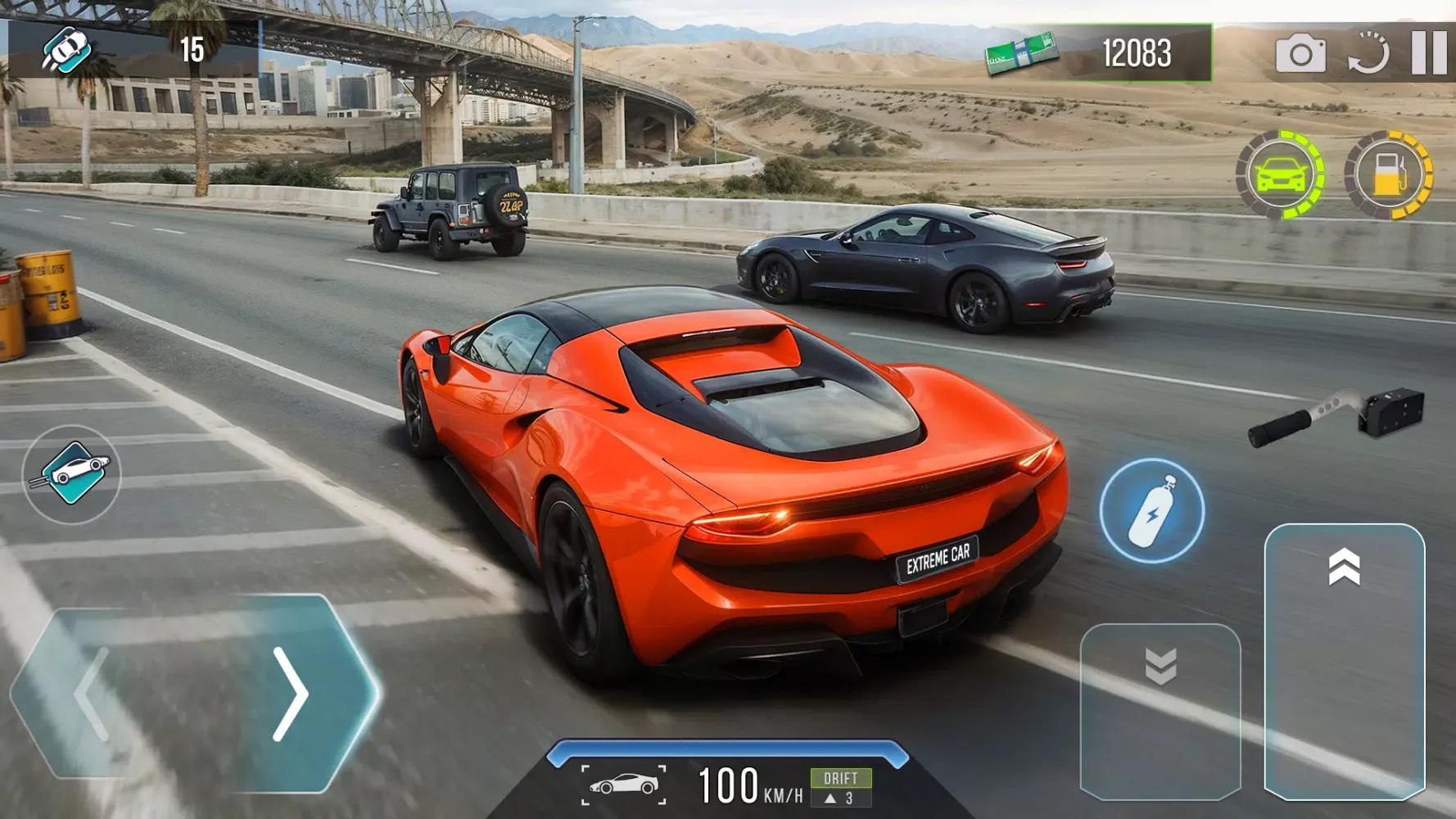The width and height of the screenshot is (1456, 819).
Task: Tap the car icon in the speedometer
Action: point(624,785)
